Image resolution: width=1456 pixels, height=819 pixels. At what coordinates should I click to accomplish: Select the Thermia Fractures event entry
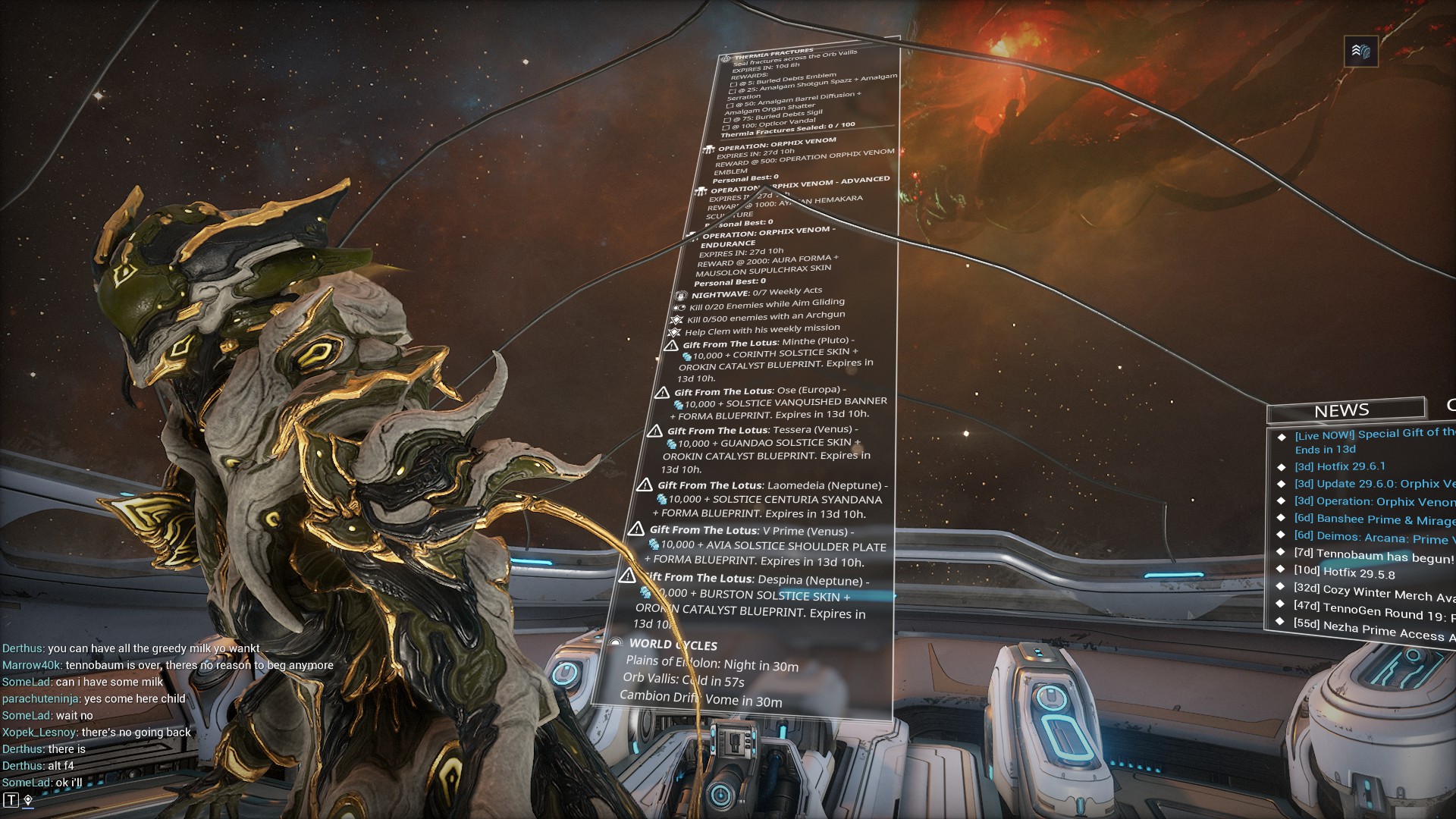coord(774,54)
